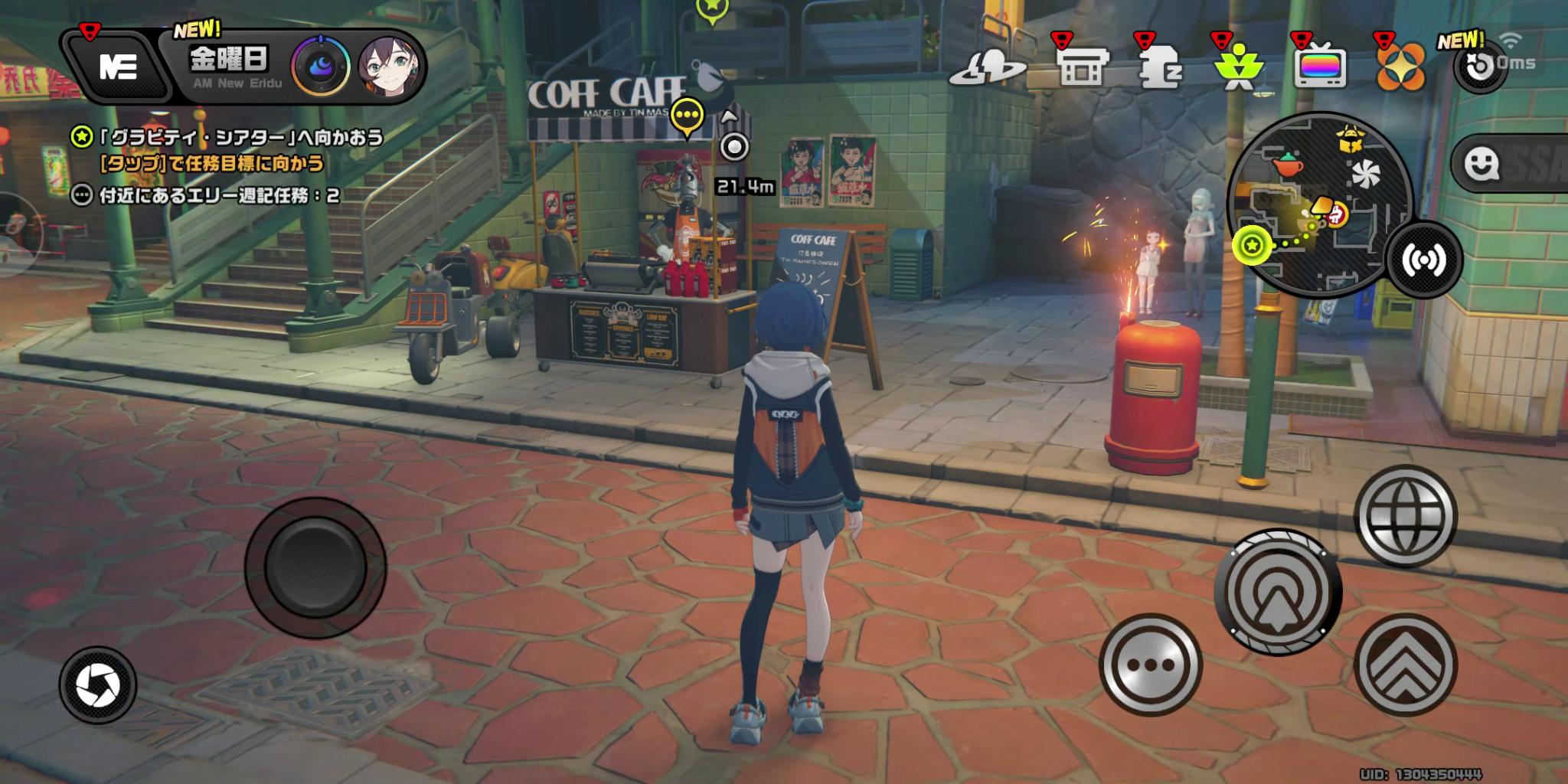Tap the circular arrow NEW icon
Viewport: 1568px width, 784px height.
click(1480, 67)
